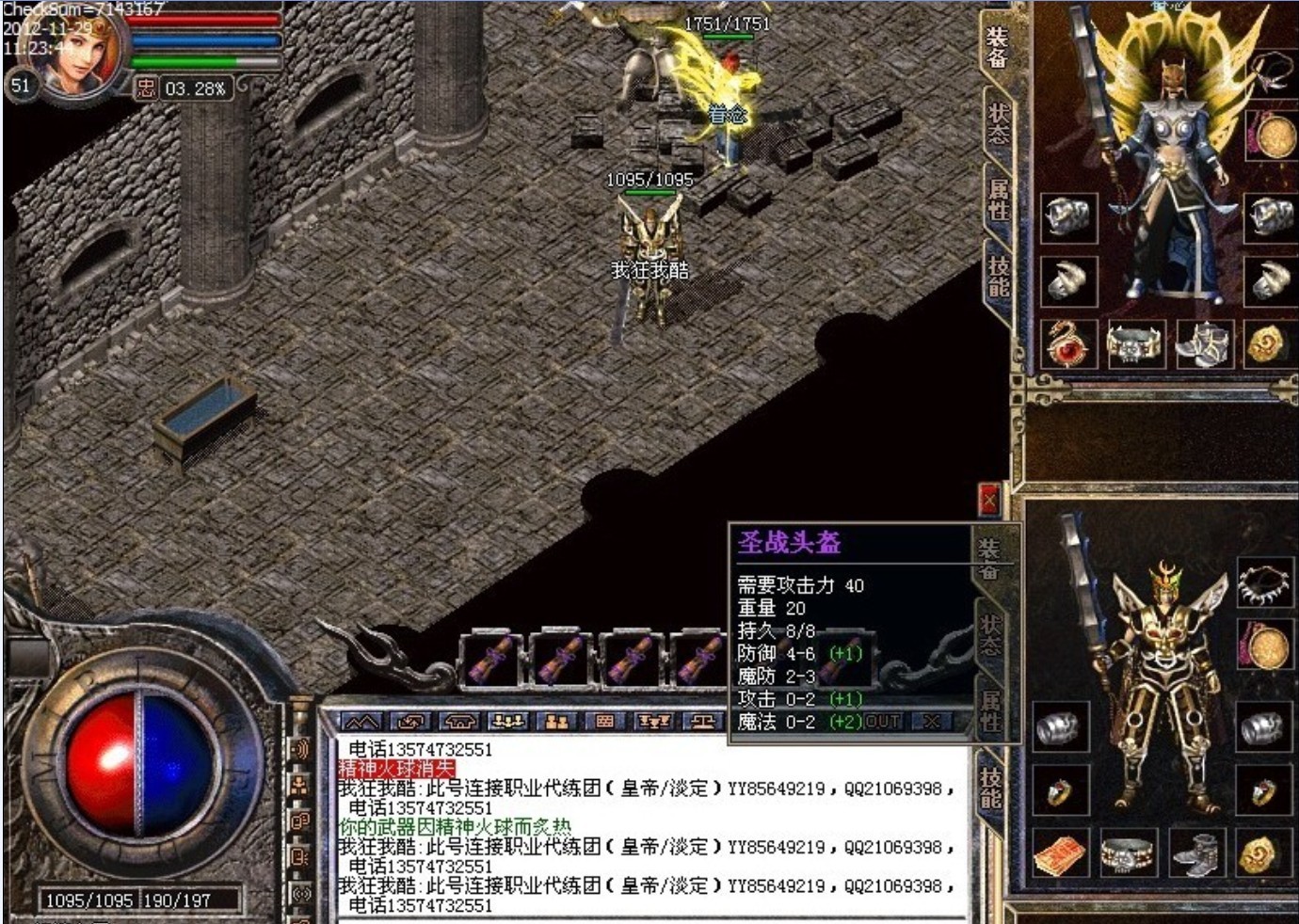Click the X button on the chat toolbar
The height and width of the screenshot is (924, 1299).
tap(931, 722)
